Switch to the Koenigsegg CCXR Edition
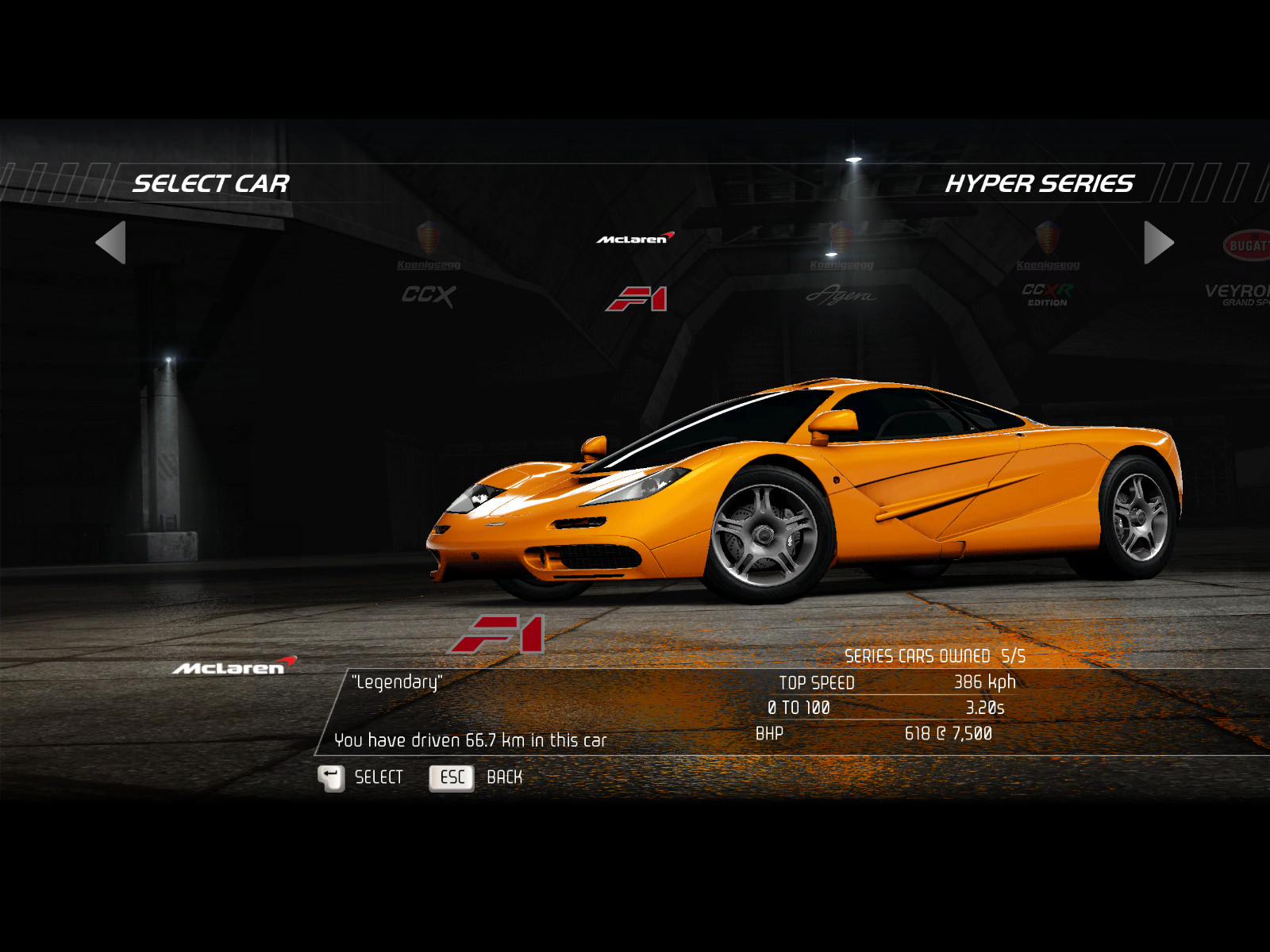The image size is (1270, 952). (x=1048, y=270)
